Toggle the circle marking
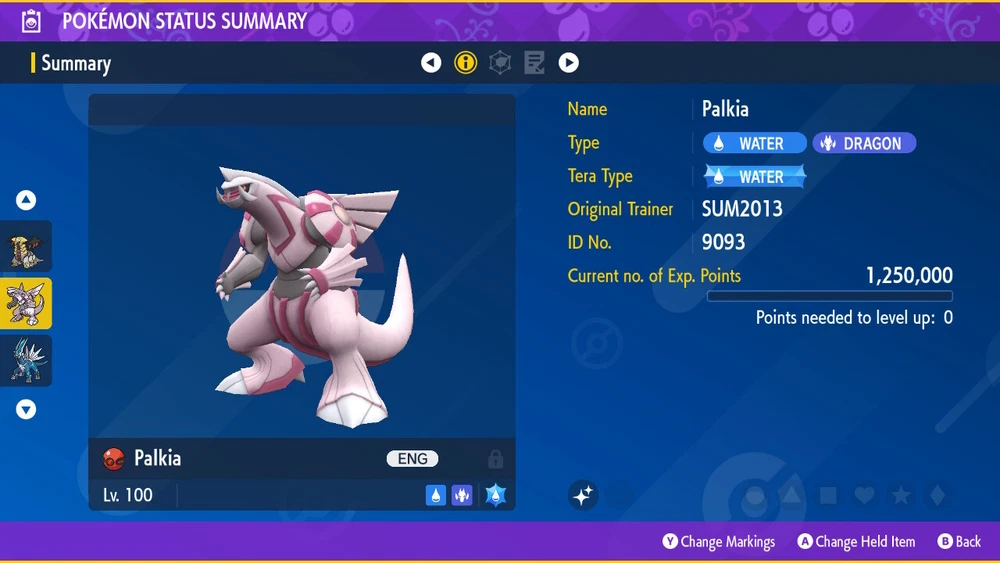This screenshot has height=563, width=1000. coord(756,495)
